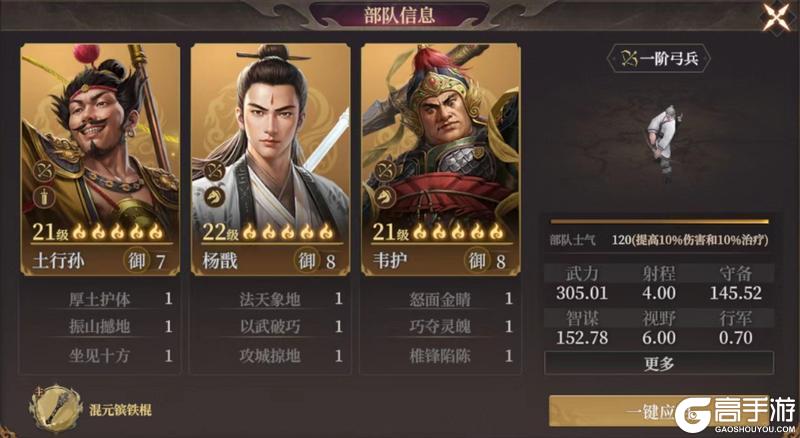View the 厚土护体 skill
This screenshot has height=438, width=800.
tap(100, 299)
